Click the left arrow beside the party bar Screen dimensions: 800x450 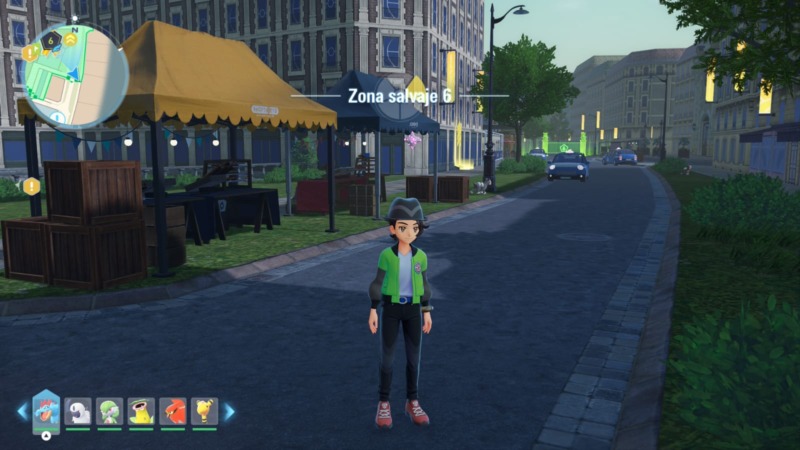(22, 411)
